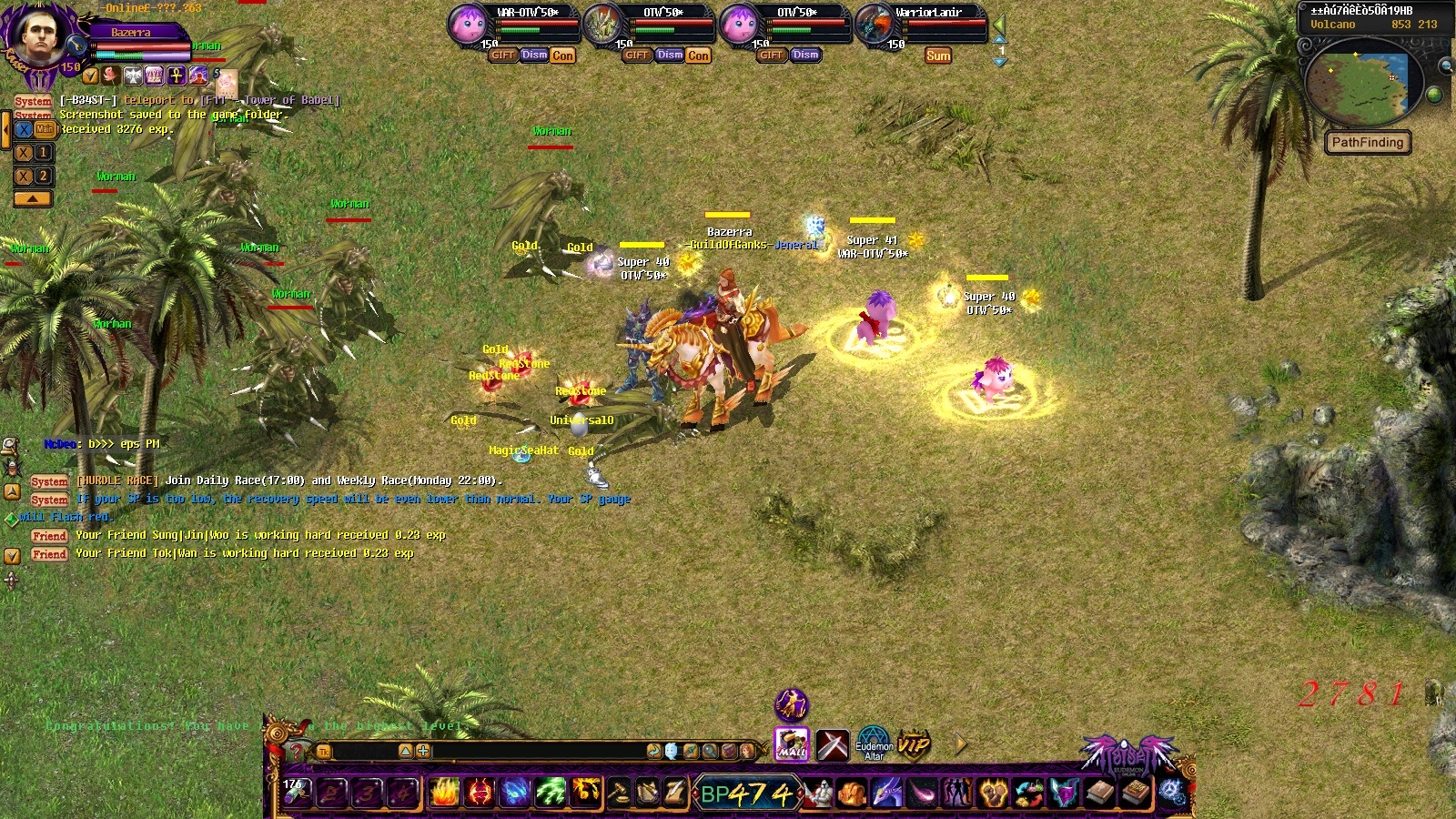Activate the fire flame skill icon
This screenshot has width=1456, height=819.
pos(444,793)
